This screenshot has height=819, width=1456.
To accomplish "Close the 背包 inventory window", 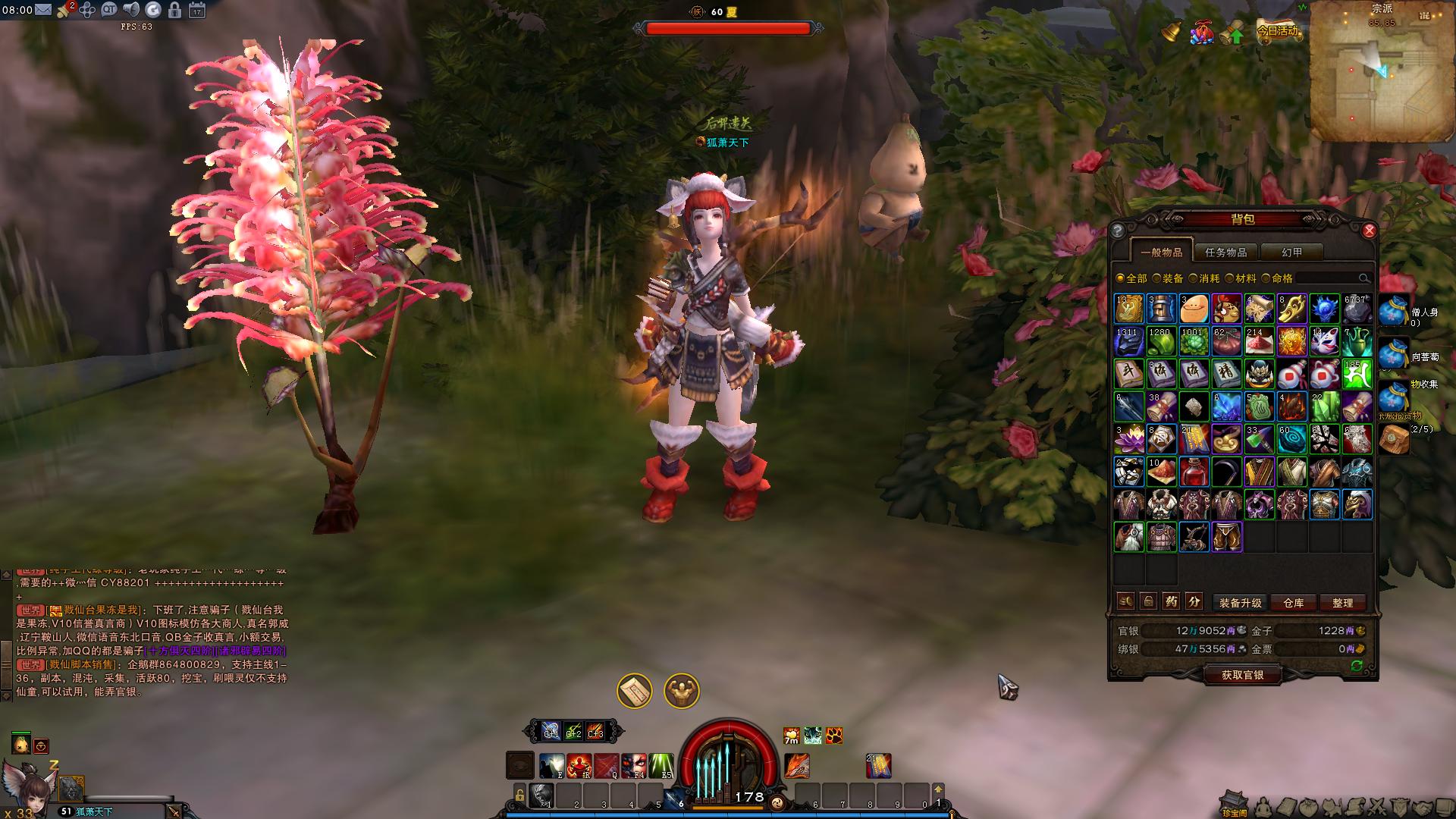I will point(1369,231).
